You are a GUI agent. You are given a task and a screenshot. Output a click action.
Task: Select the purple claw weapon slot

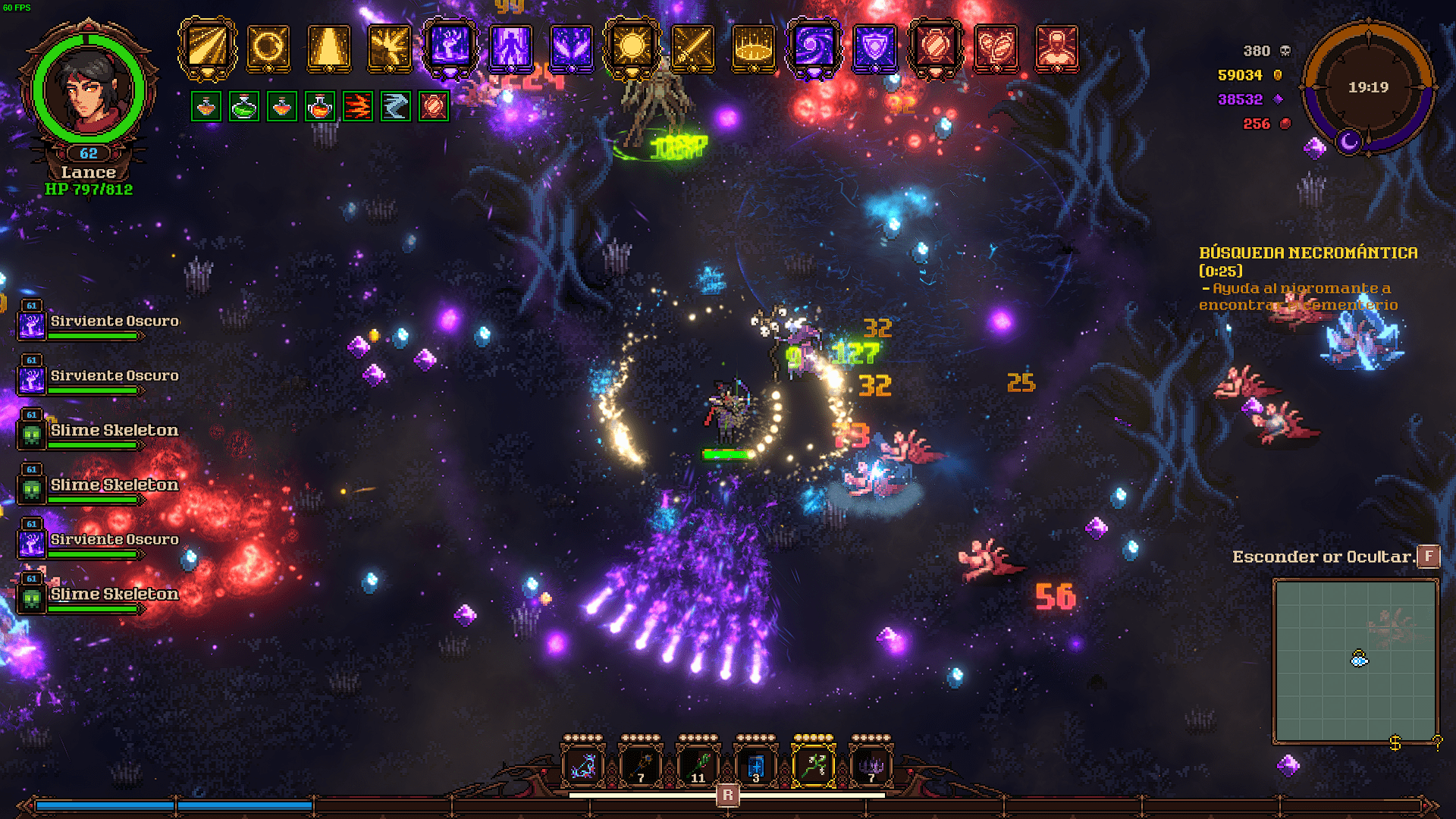pos(871,766)
